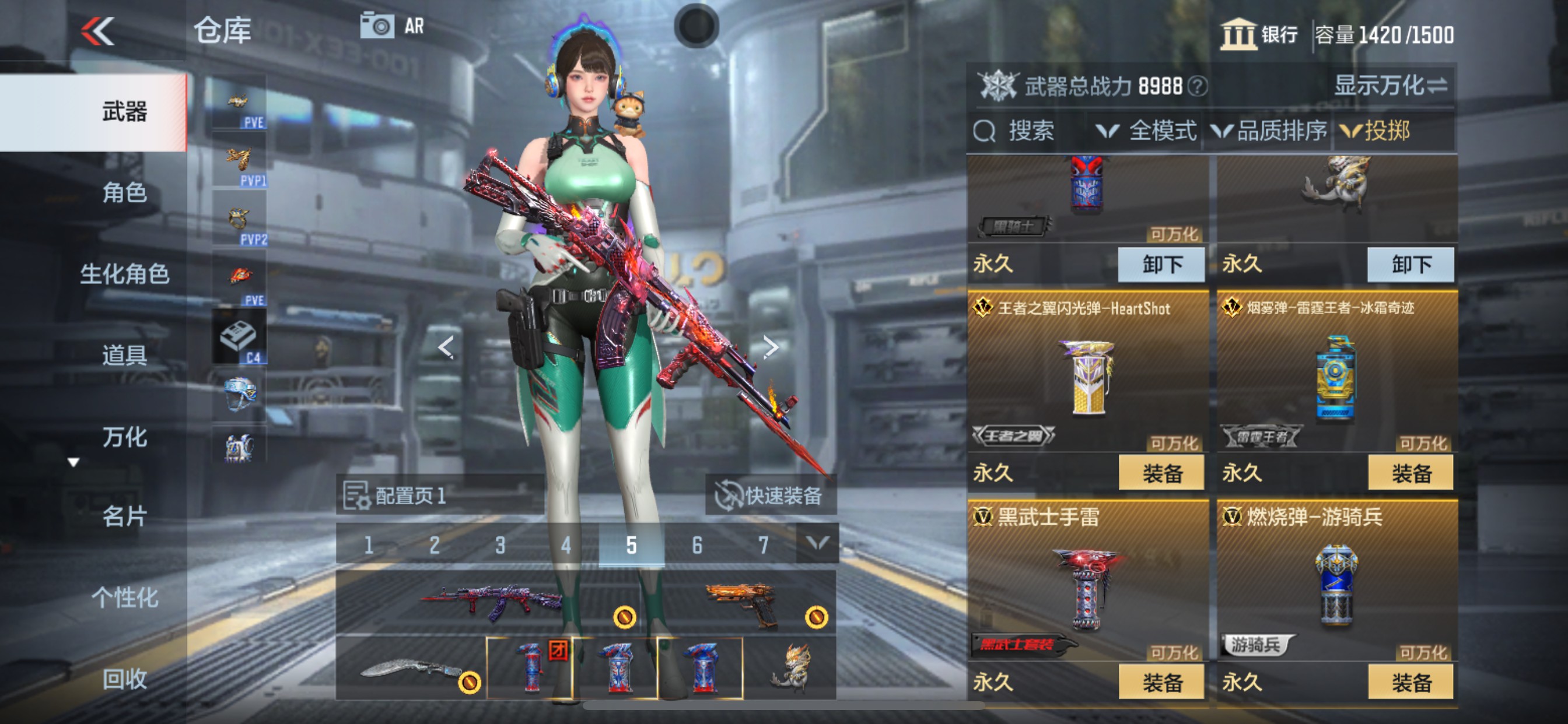Switch to the 角色 category
The width and height of the screenshot is (1568, 724).
point(124,193)
